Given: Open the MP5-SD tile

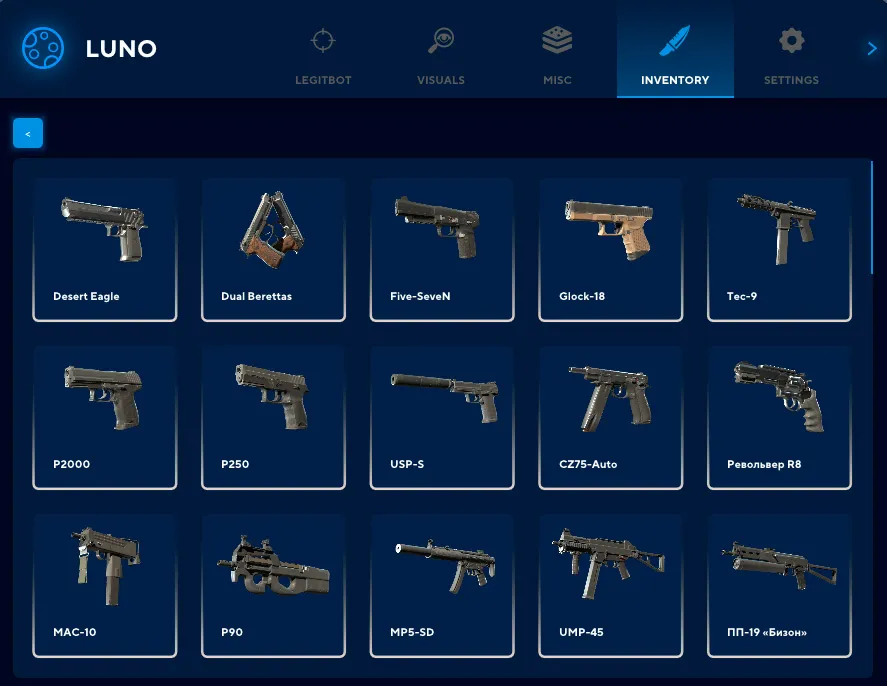Looking at the screenshot, I should 442,586.
